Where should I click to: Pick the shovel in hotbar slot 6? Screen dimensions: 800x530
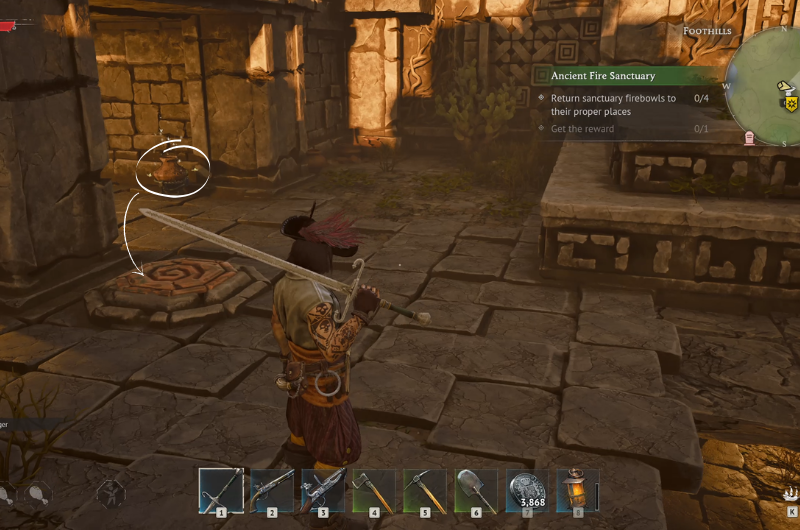(476, 490)
